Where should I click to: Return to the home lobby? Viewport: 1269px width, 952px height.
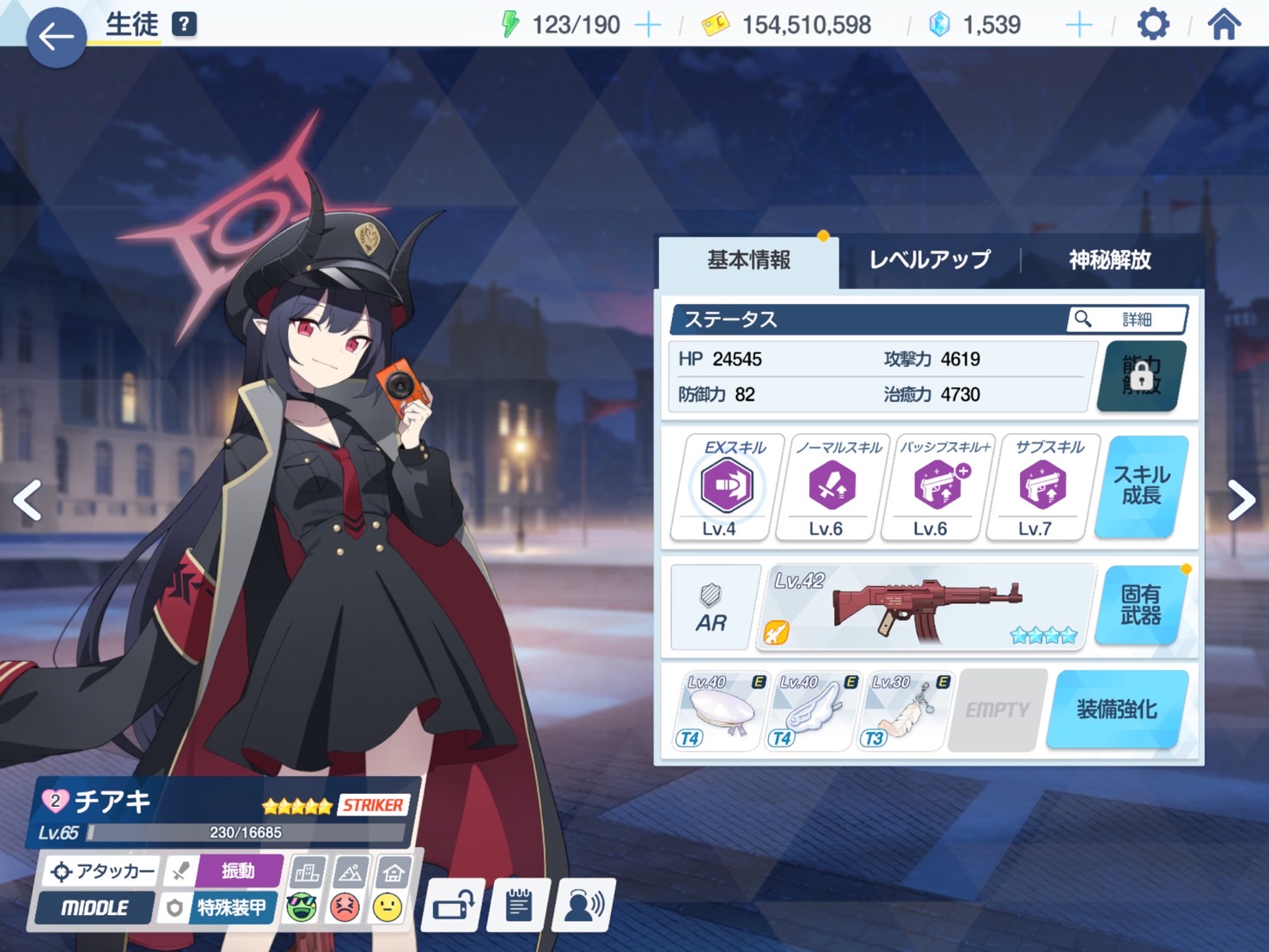point(1223,24)
